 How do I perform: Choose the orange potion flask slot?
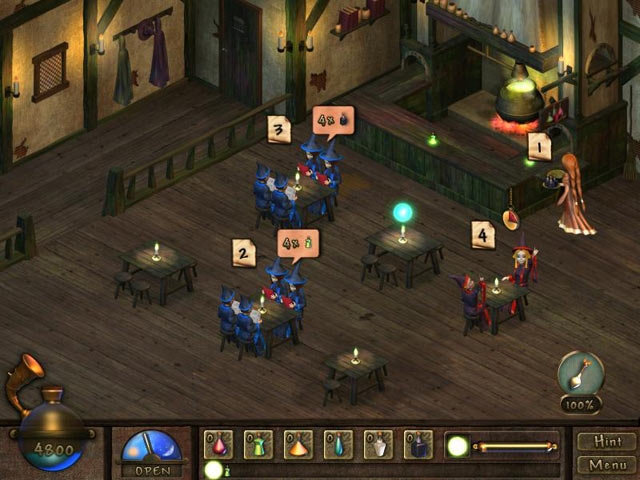pos(298,444)
